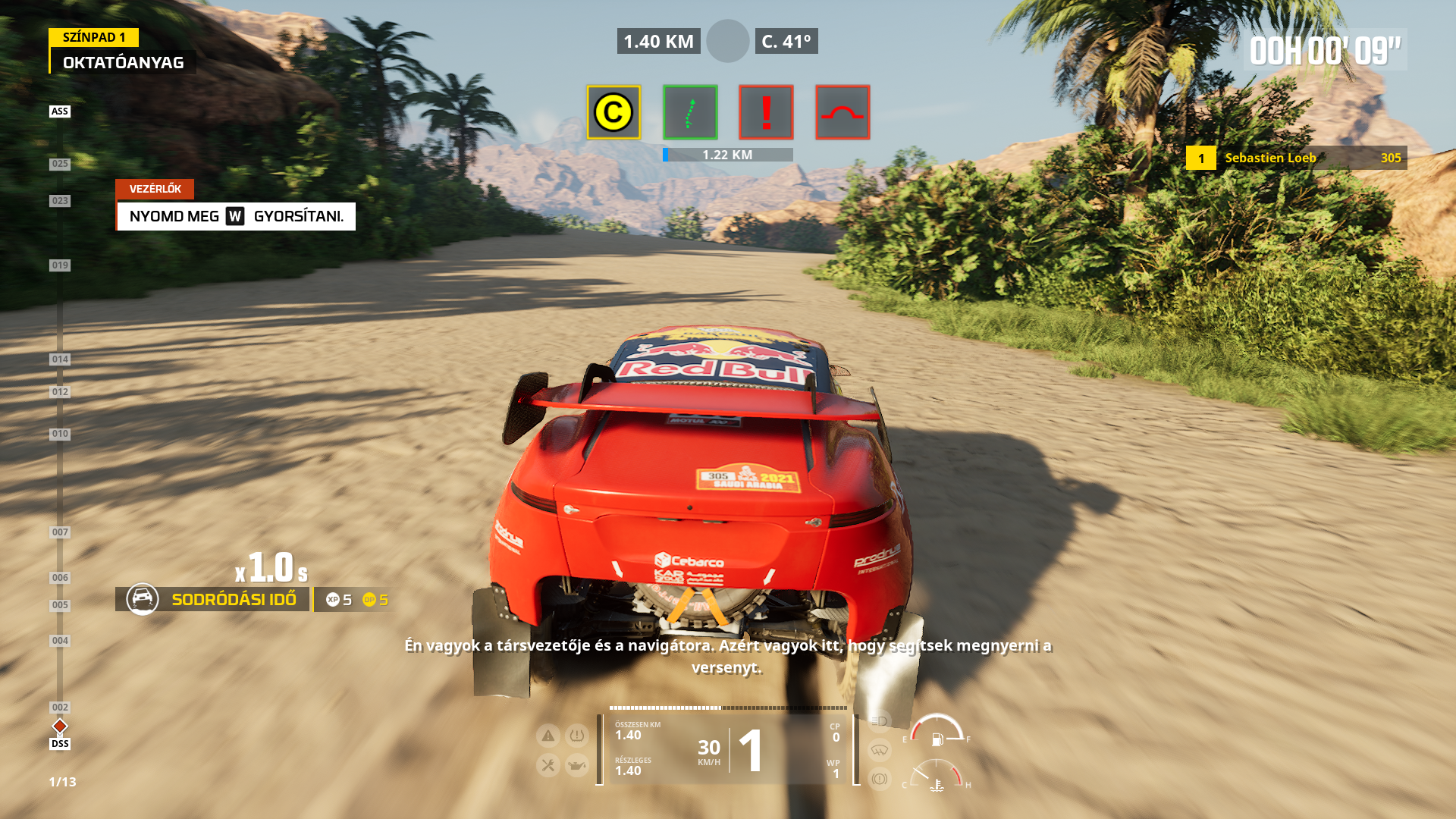Choose waypoint 014 on the stage bar
1456x819 pixels.
[x=60, y=359]
